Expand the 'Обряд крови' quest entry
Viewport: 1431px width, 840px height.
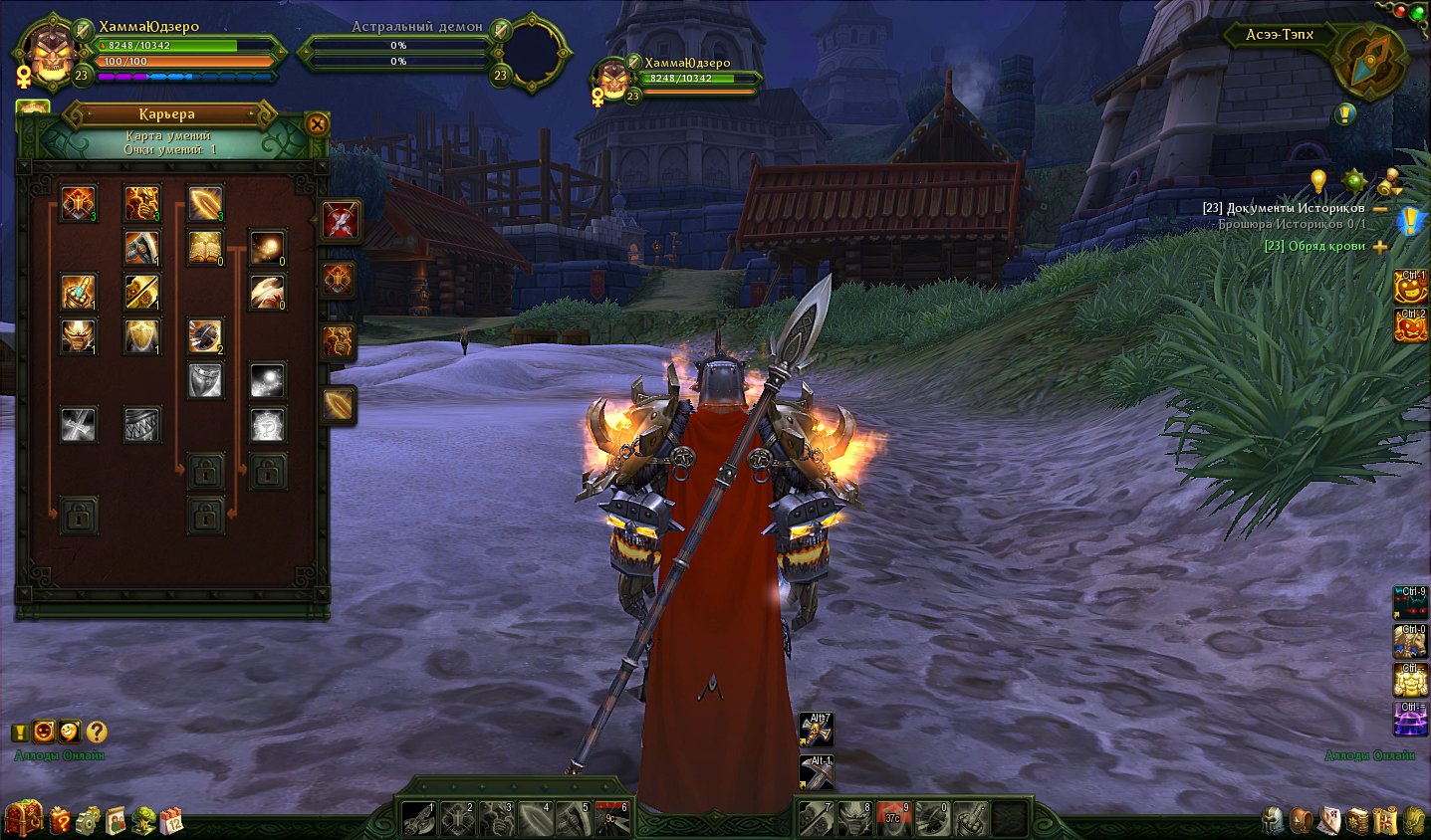1380,247
